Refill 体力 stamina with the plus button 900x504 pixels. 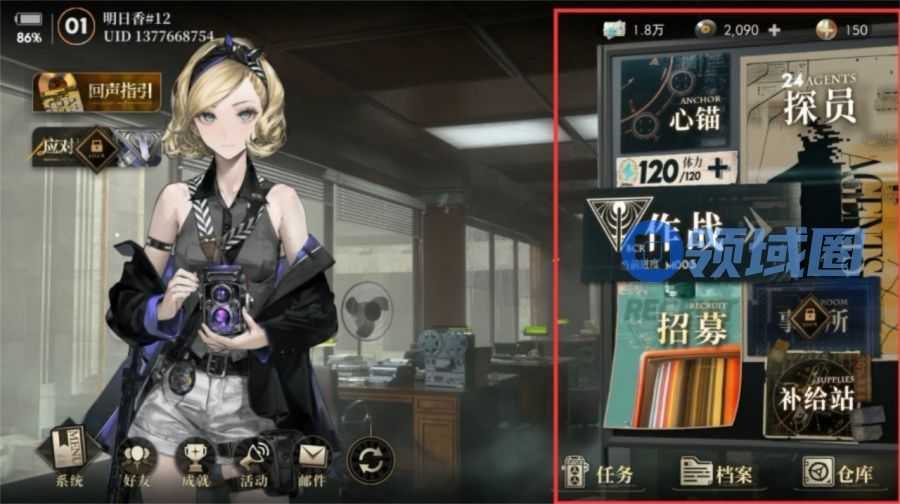(716, 171)
